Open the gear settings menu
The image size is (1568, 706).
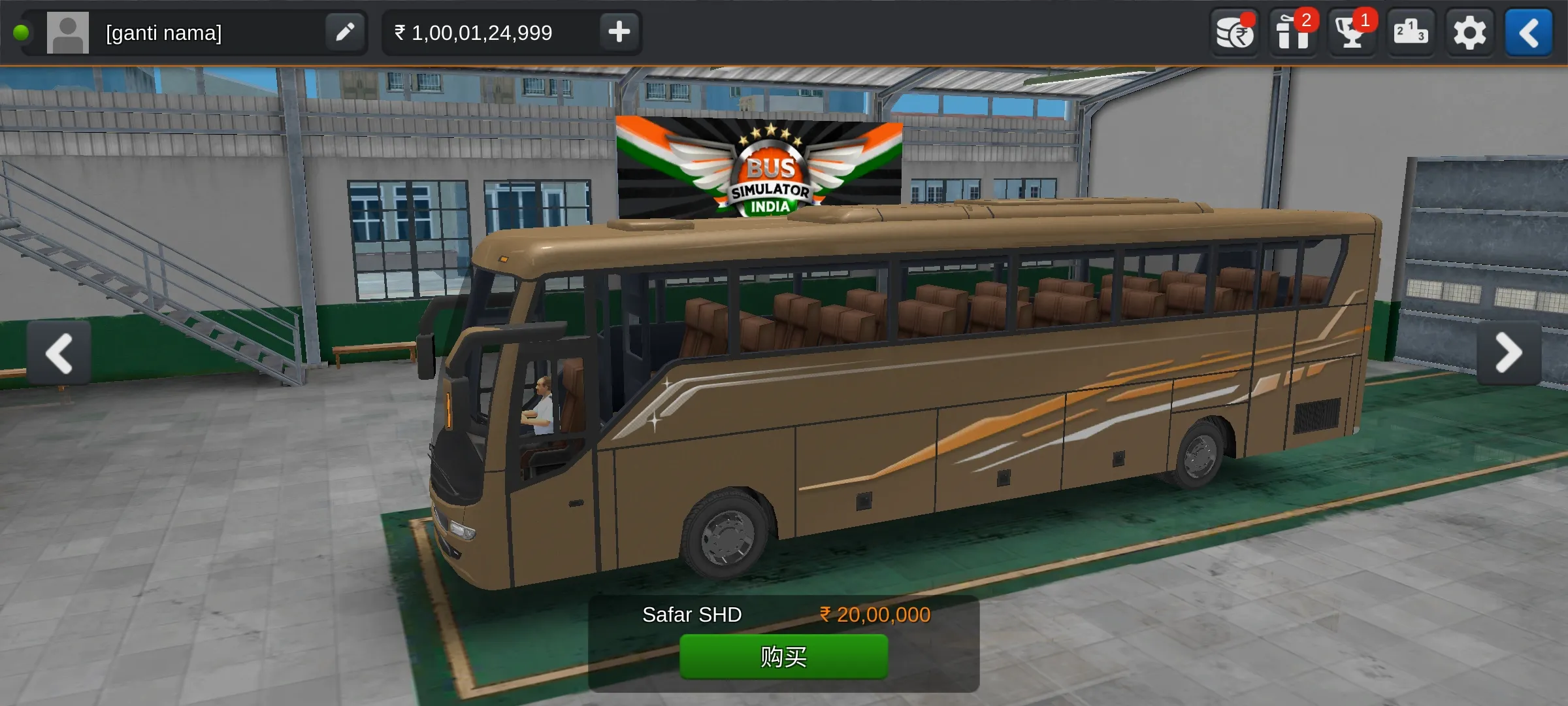pyautogui.click(x=1469, y=33)
